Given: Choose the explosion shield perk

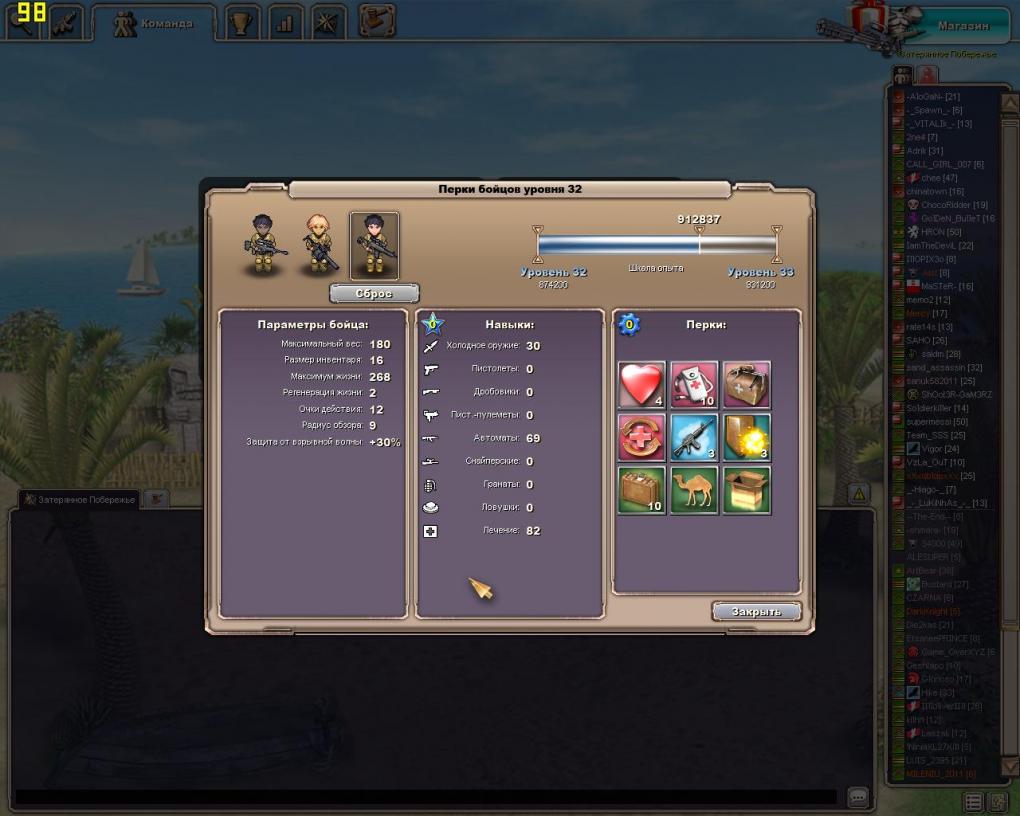Looking at the screenshot, I should (x=746, y=438).
